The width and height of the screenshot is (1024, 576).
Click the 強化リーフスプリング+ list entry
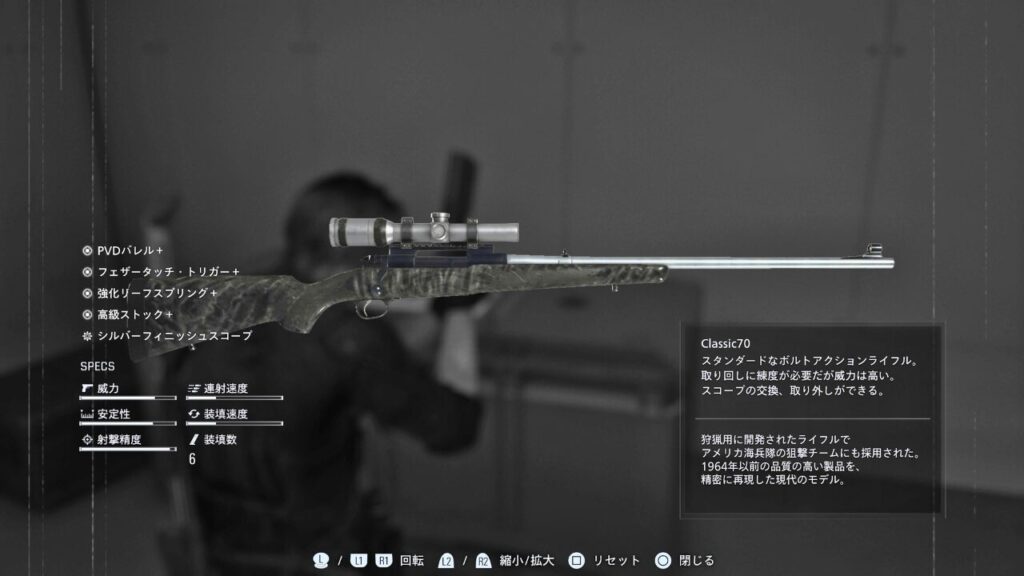[x=156, y=293]
